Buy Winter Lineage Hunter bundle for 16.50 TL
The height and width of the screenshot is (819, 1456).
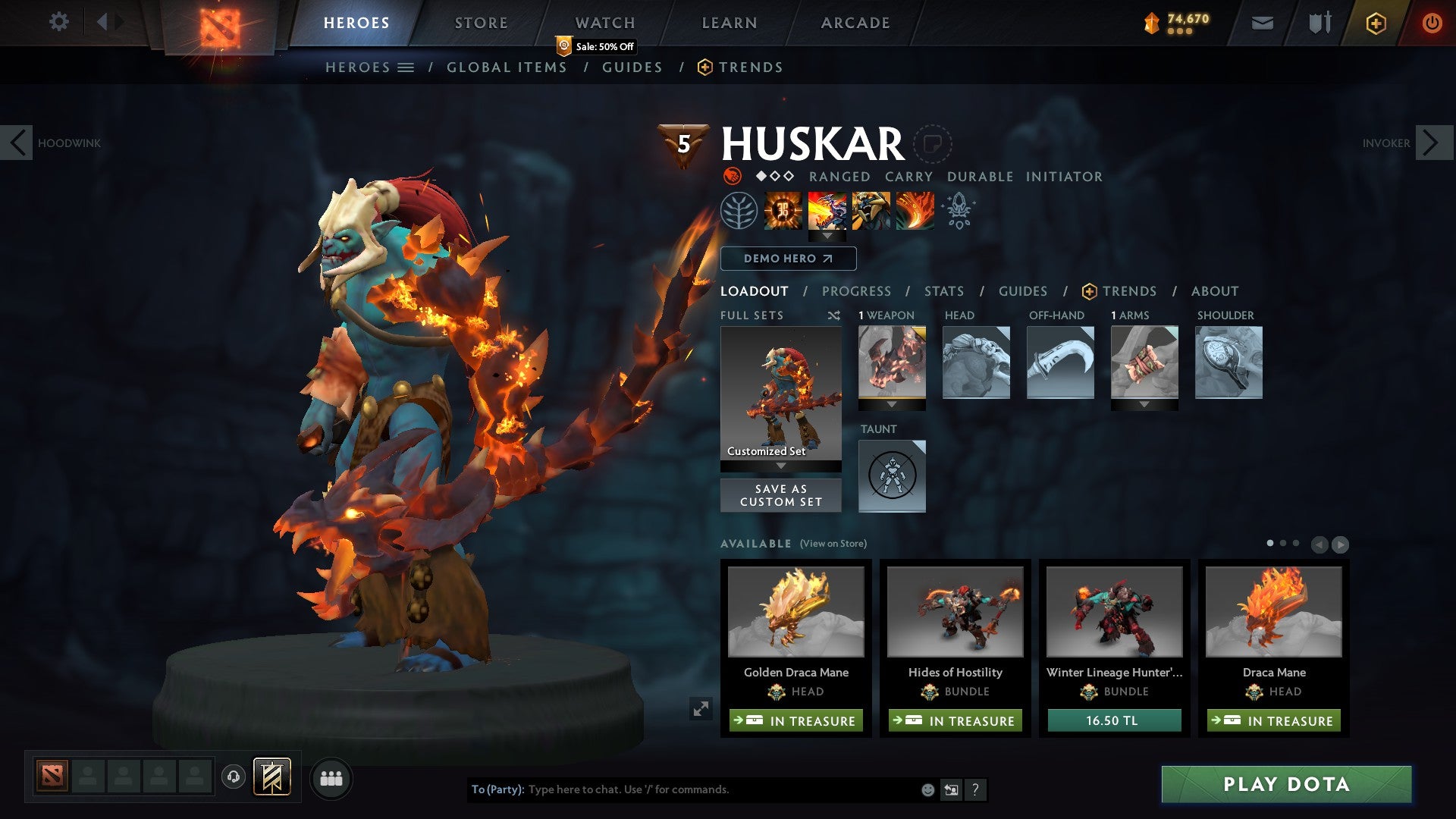pos(1114,720)
